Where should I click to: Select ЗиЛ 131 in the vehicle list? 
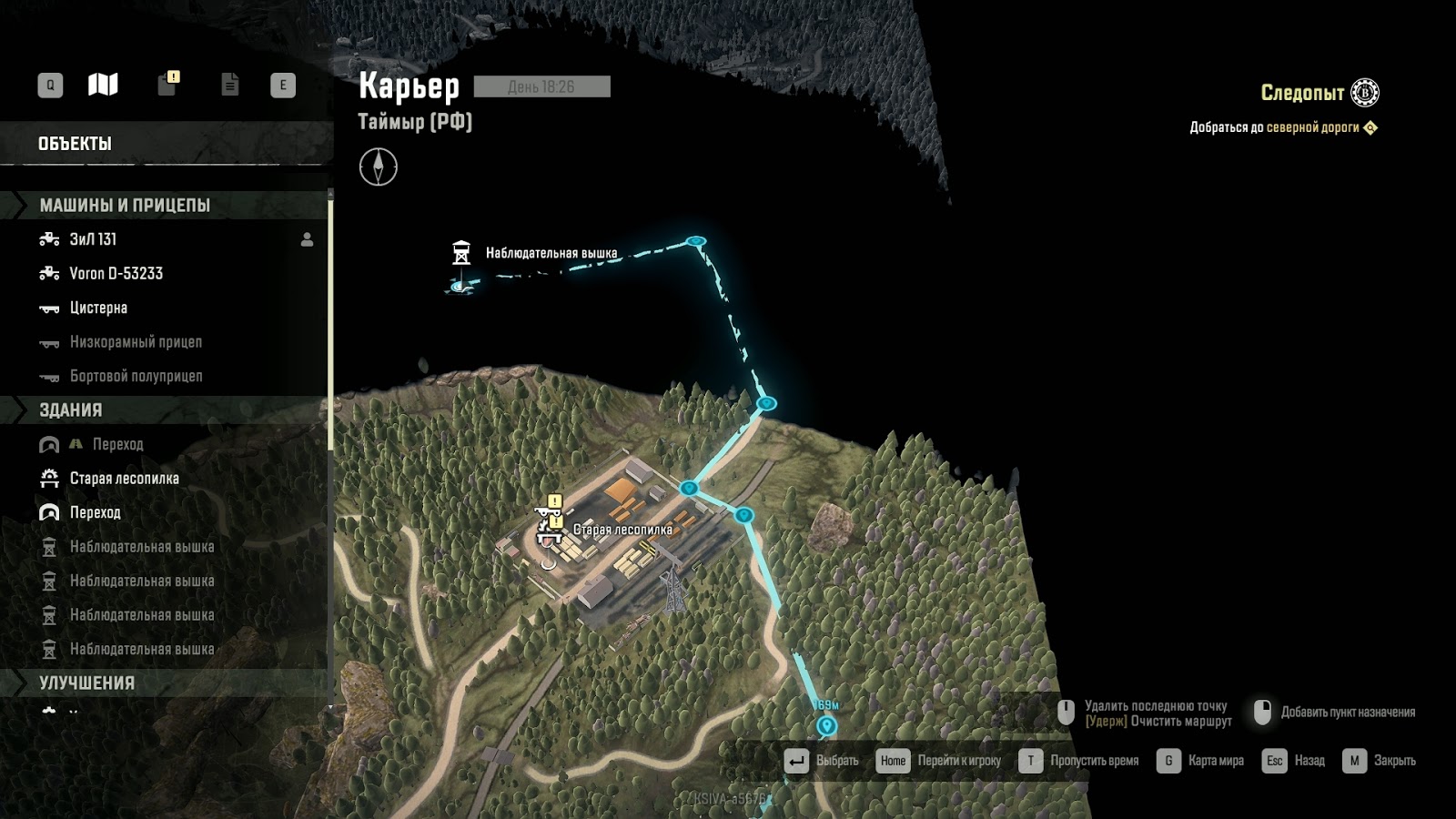pos(93,239)
